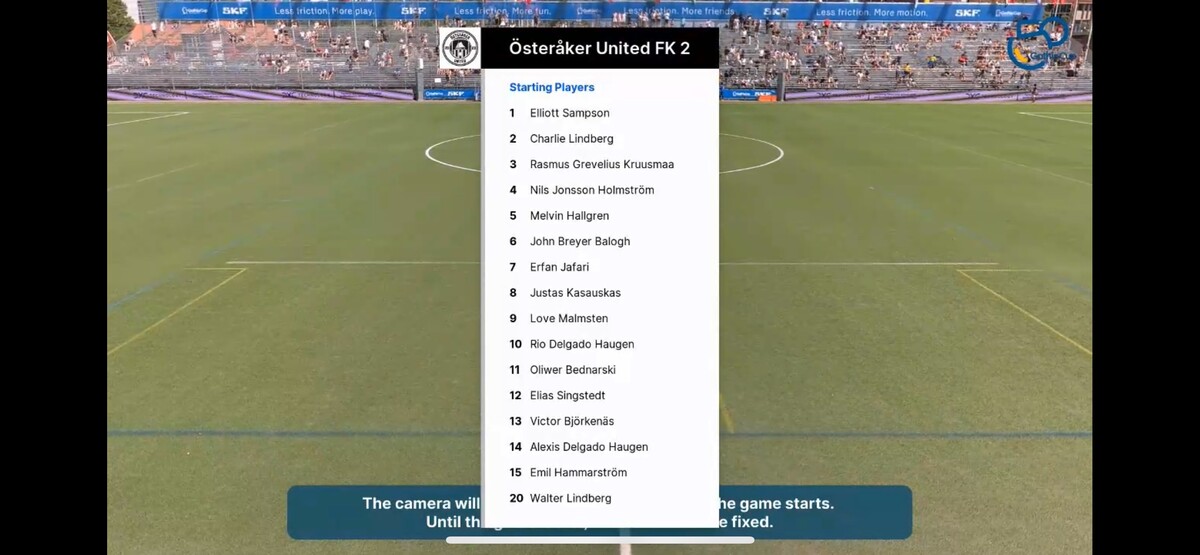Pick Erfan Jafari in the lineup
This screenshot has width=1200, height=555.
(559, 267)
